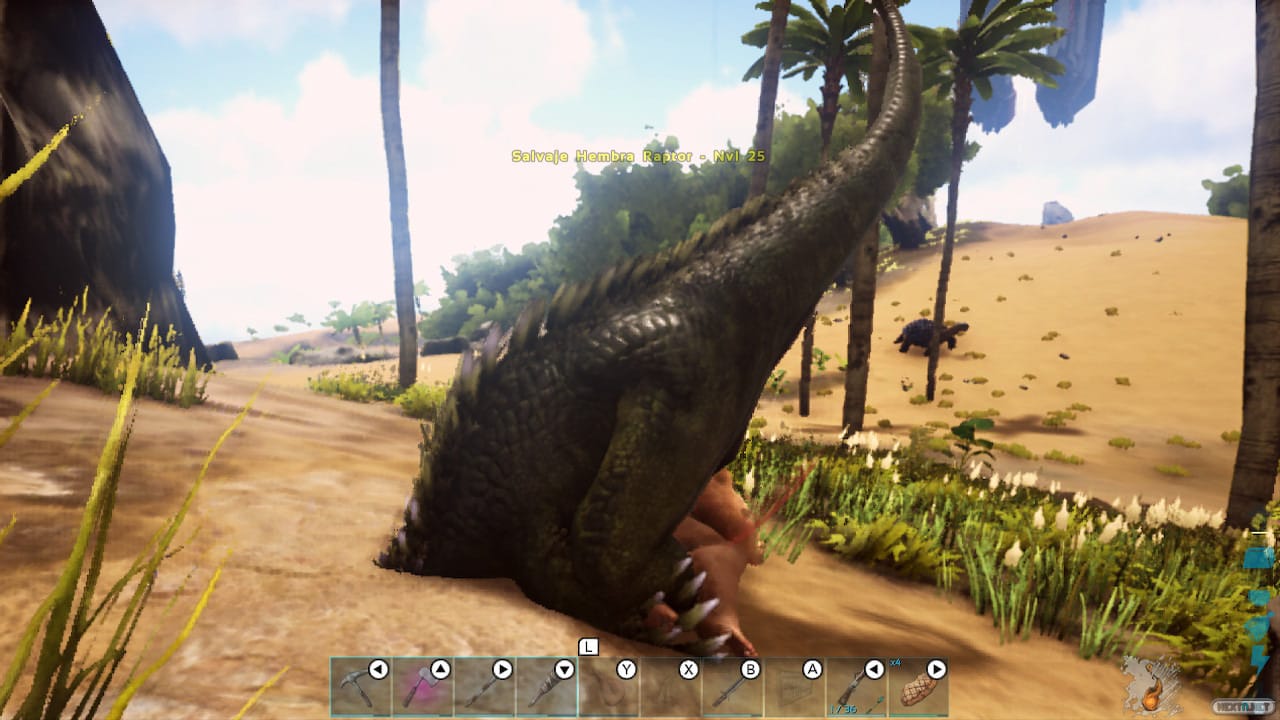The width and height of the screenshot is (1280, 720).
Task: Click the up arrow on the hatchet slot
Action: click(x=440, y=670)
